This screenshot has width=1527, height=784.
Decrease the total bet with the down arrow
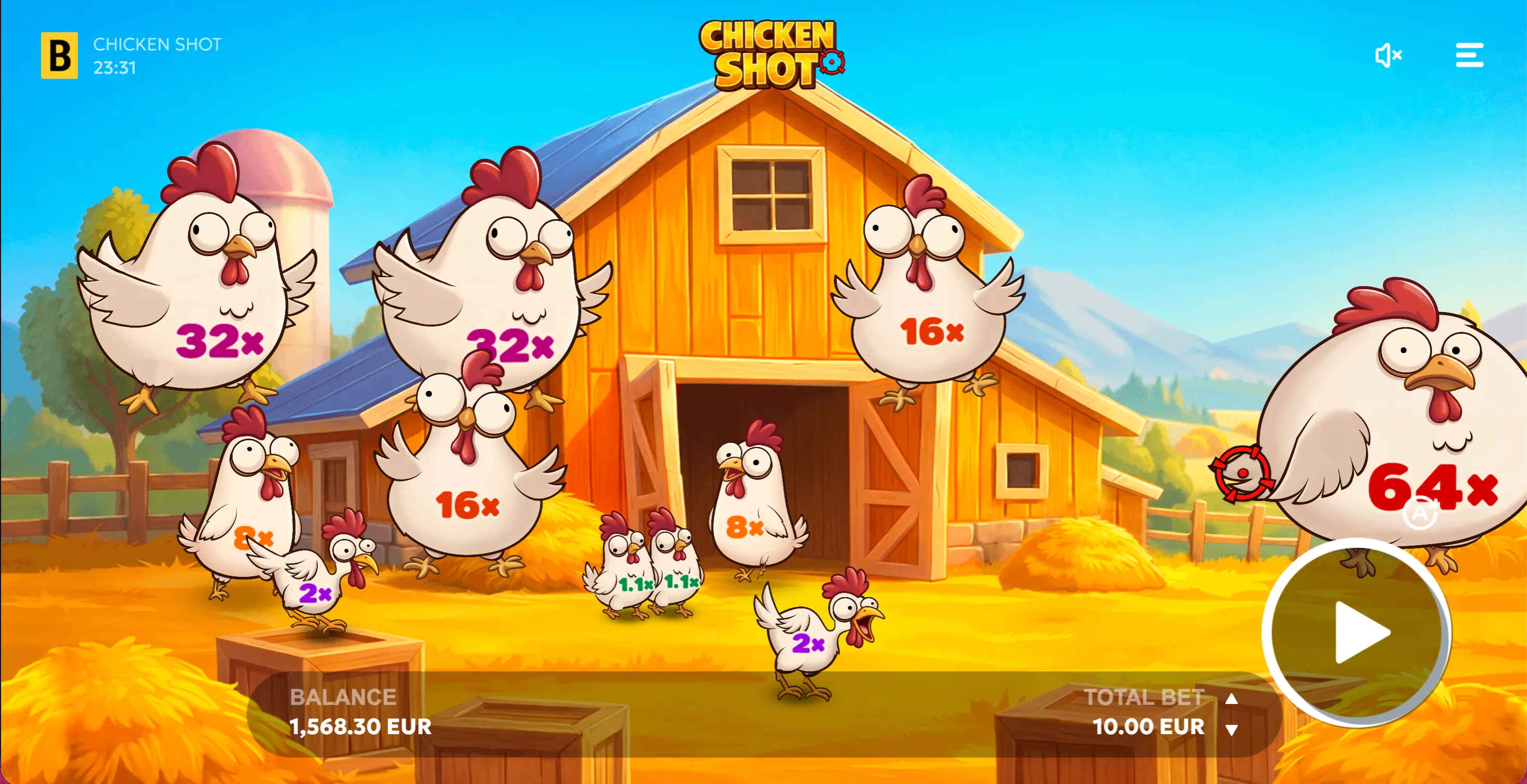(1232, 730)
